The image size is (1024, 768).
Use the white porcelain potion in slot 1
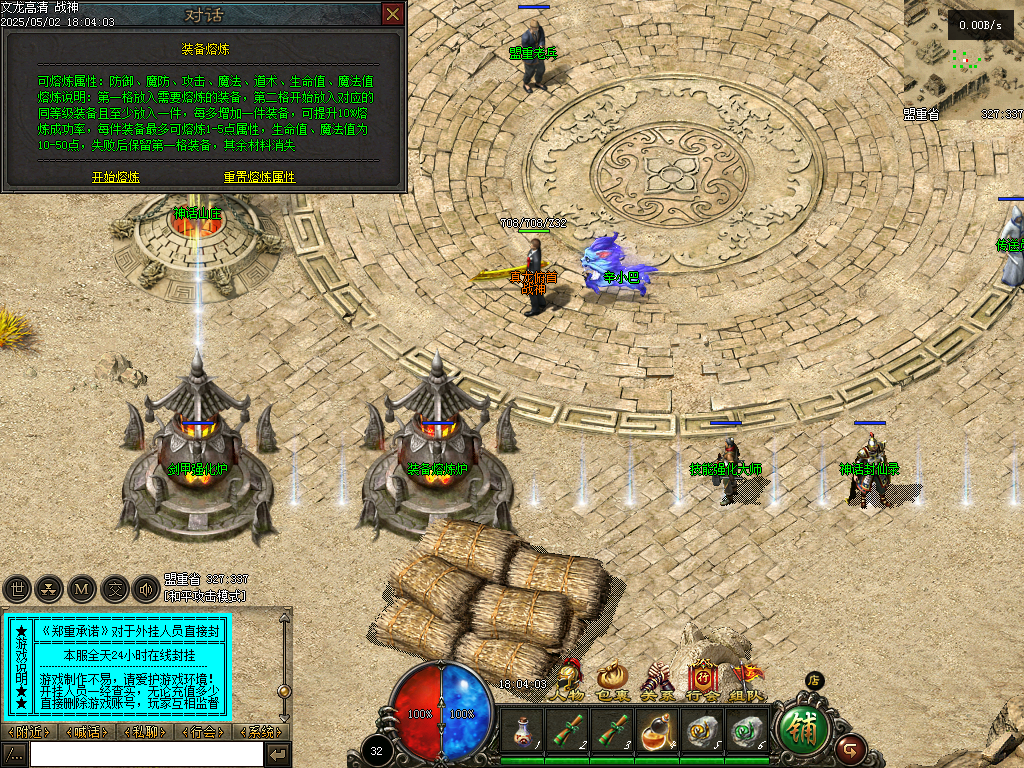coord(522,732)
